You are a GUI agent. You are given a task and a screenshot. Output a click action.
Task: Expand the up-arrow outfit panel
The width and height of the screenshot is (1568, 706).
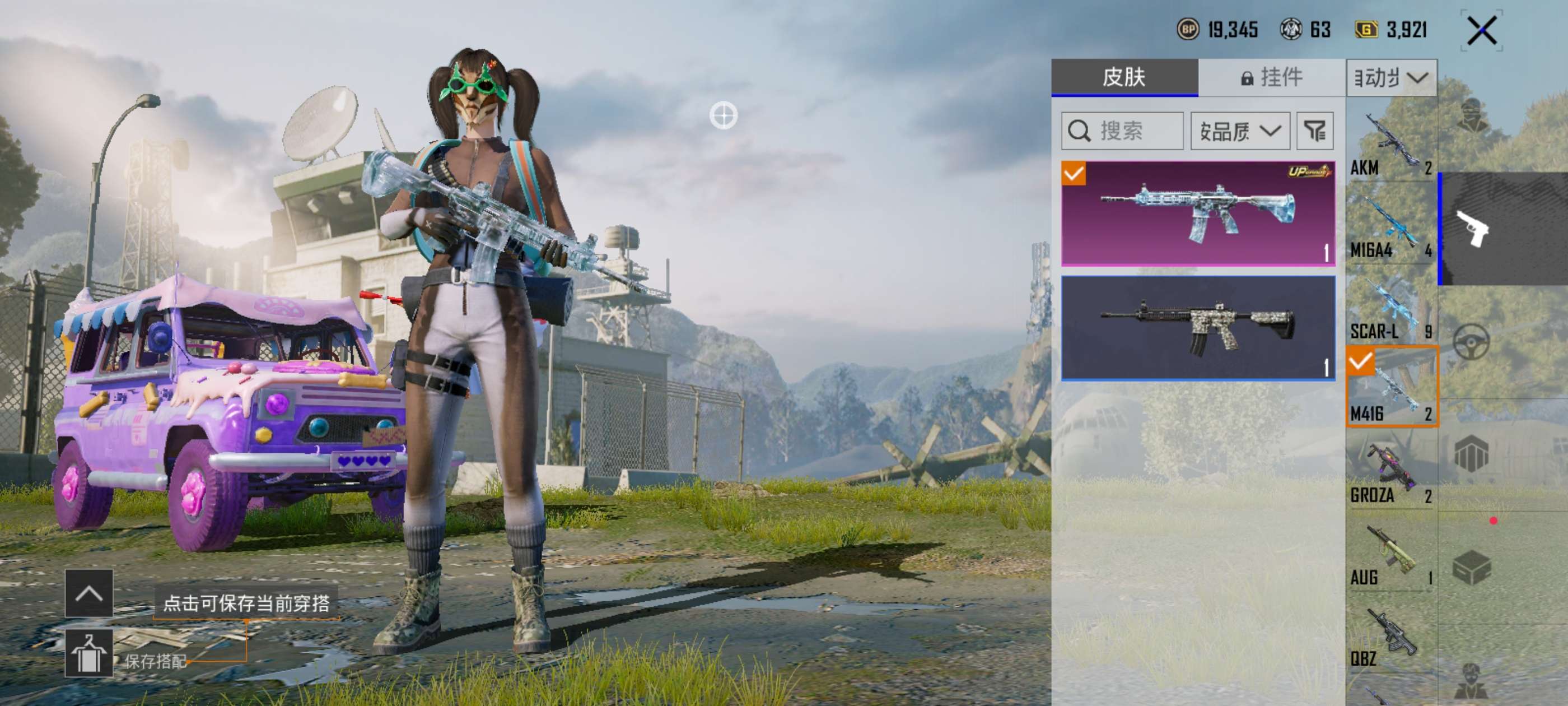89,593
